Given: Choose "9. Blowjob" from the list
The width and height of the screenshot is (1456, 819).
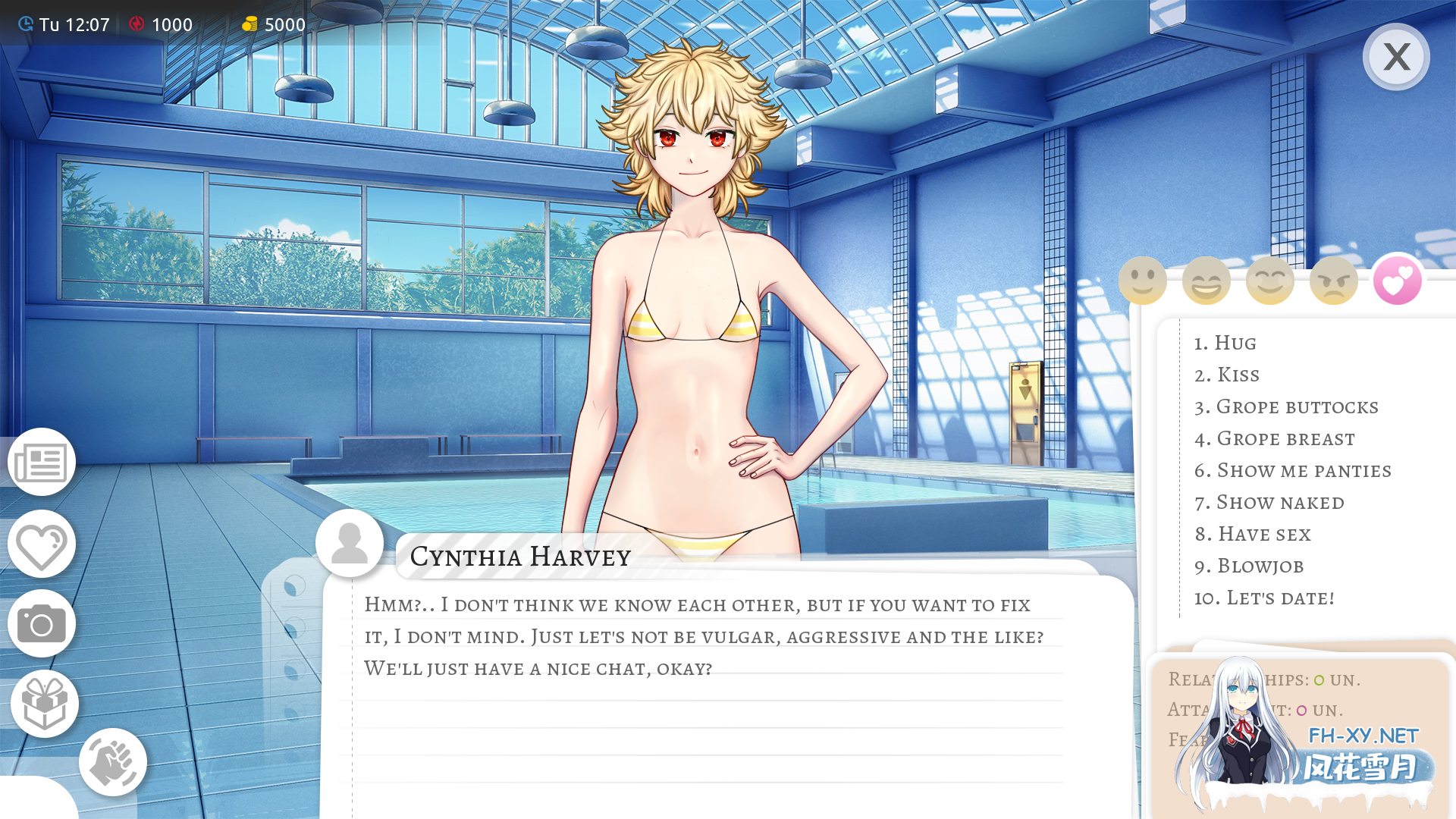Looking at the screenshot, I should coord(1249,566).
